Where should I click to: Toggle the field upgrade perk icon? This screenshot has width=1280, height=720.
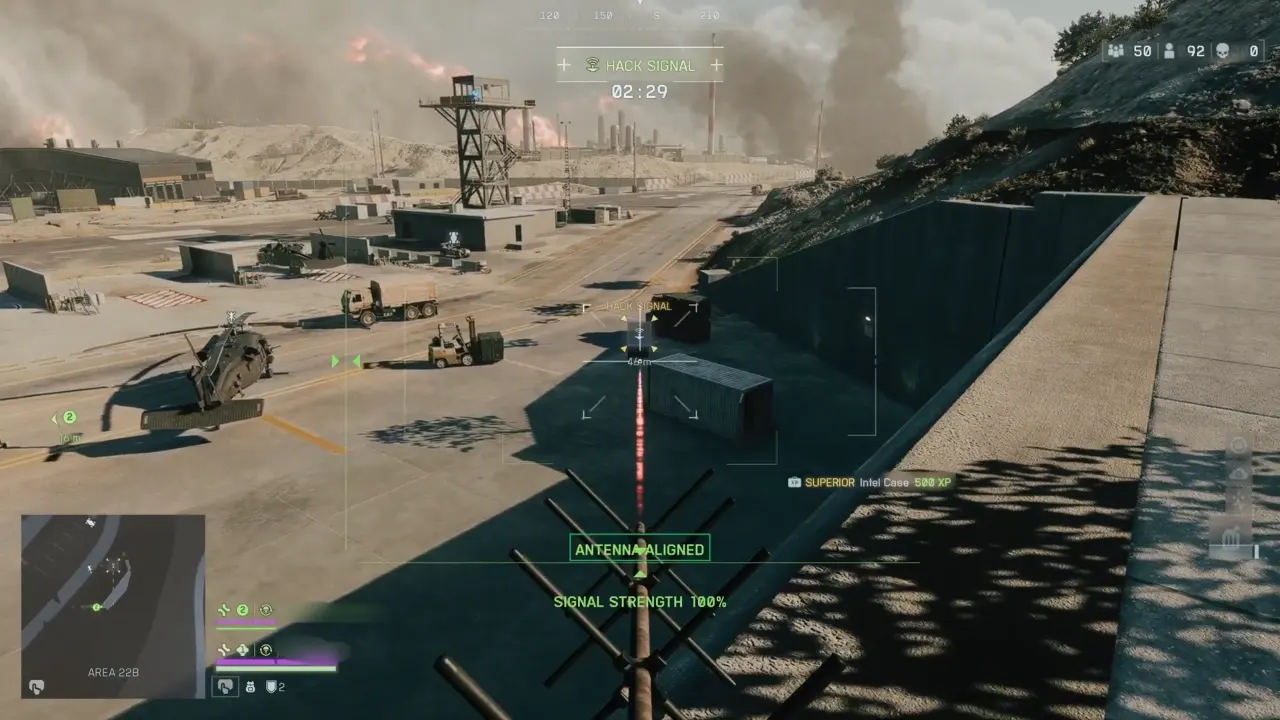pyautogui.click(x=267, y=611)
